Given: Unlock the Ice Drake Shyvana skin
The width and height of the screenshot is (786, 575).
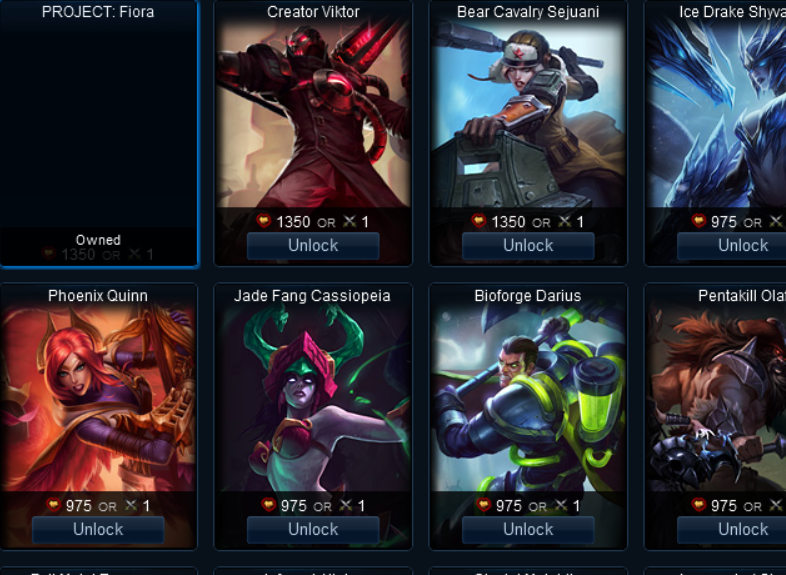Looking at the screenshot, I should click(742, 246).
